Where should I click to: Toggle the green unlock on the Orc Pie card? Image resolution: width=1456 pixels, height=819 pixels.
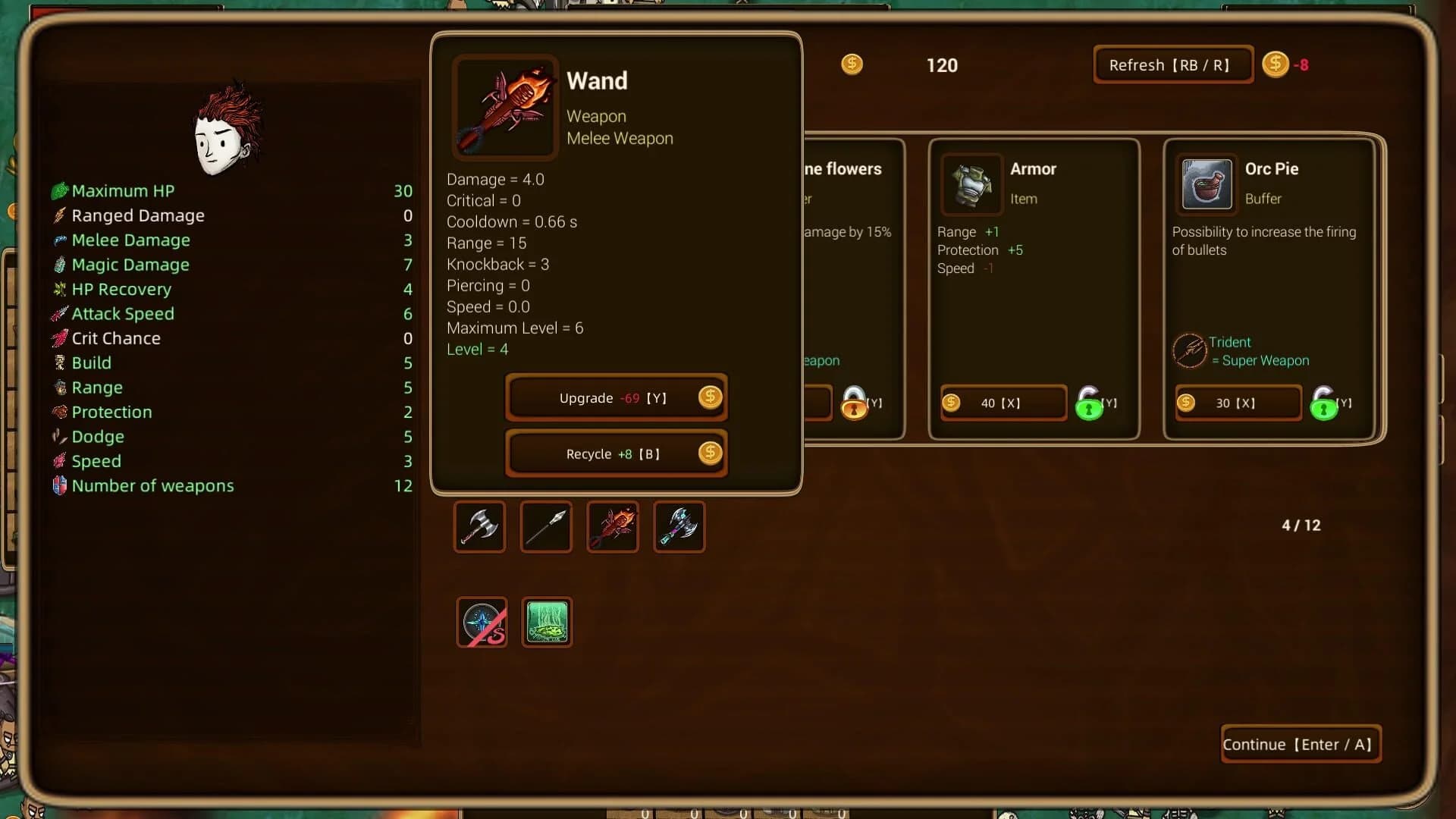[x=1325, y=406]
